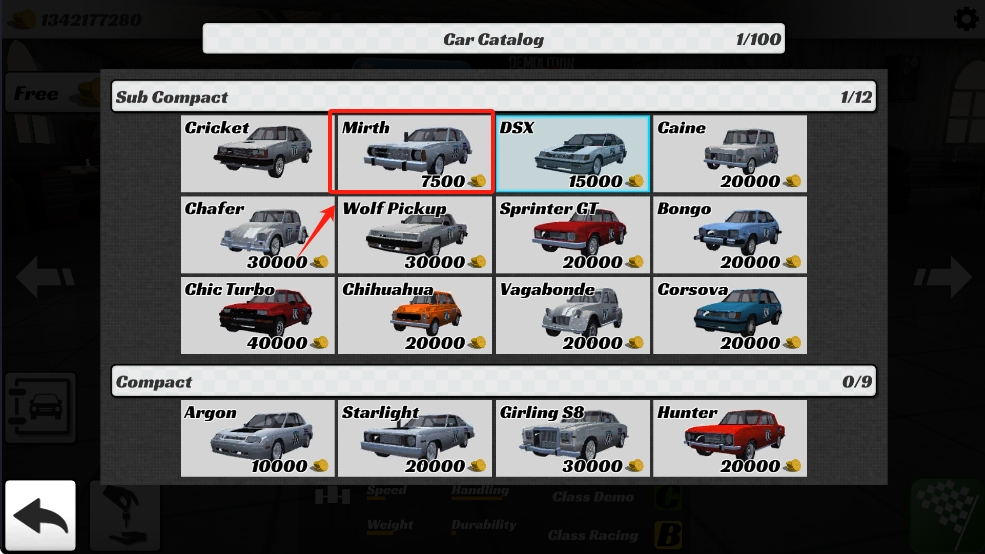
Task: Select the Girling S8 car
Action: point(572,438)
